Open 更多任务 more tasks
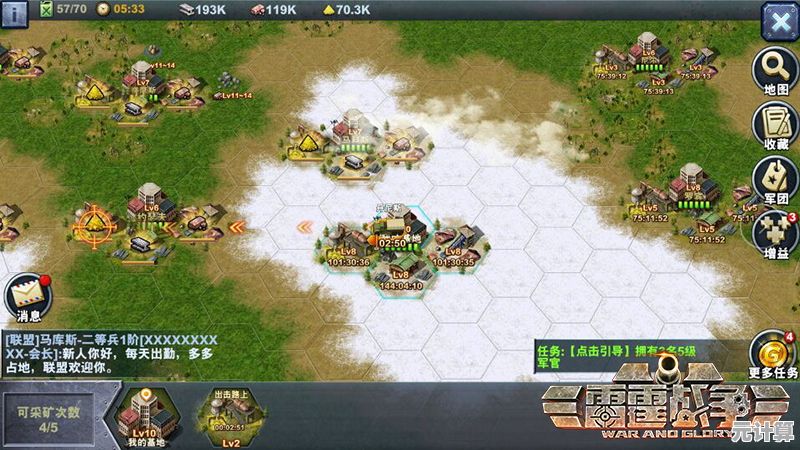Image resolution: width=800 pixels, height=450 pixels. (775, 355)
